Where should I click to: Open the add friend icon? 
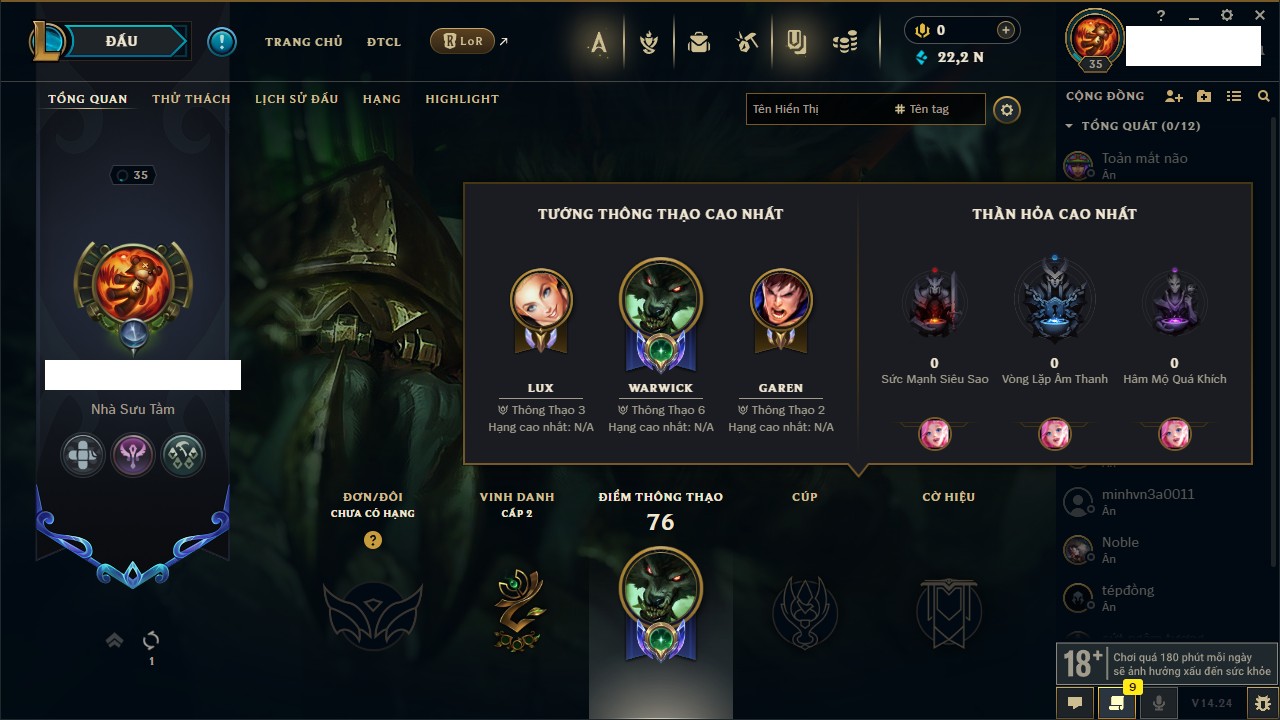pyautogui.click(x=1173, y=96)
